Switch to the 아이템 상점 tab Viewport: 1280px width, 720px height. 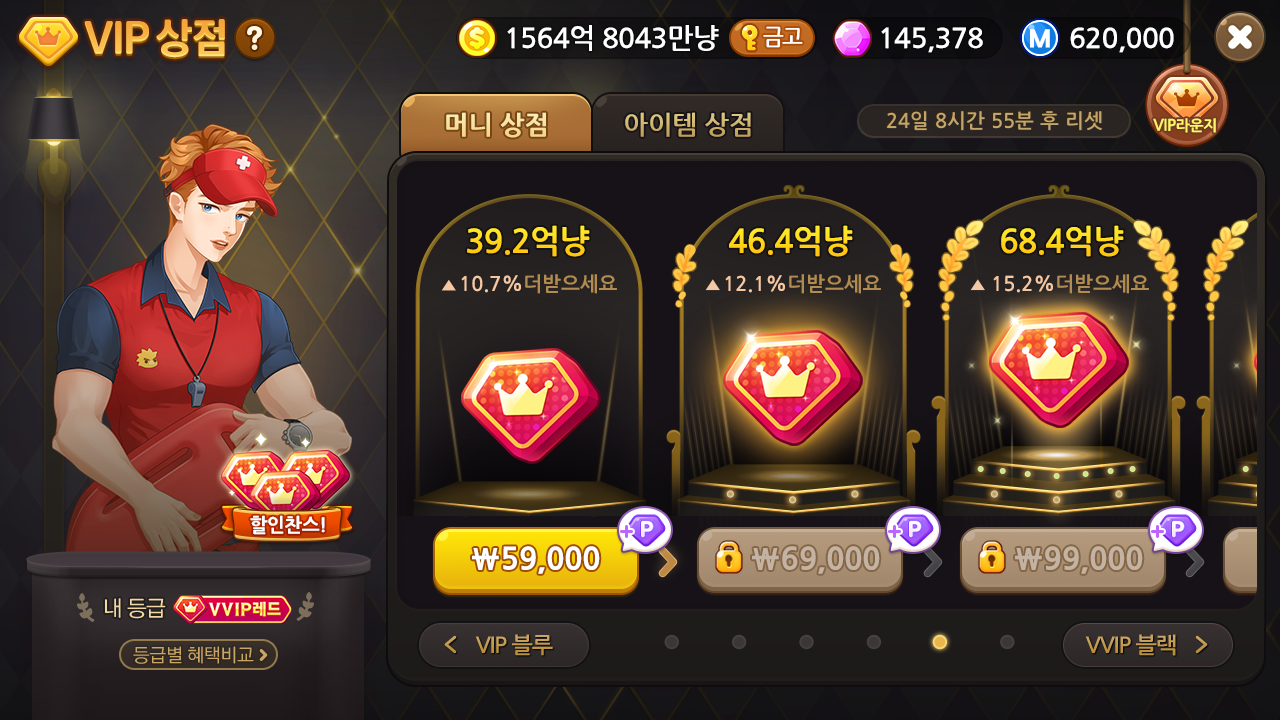(688, 122)
